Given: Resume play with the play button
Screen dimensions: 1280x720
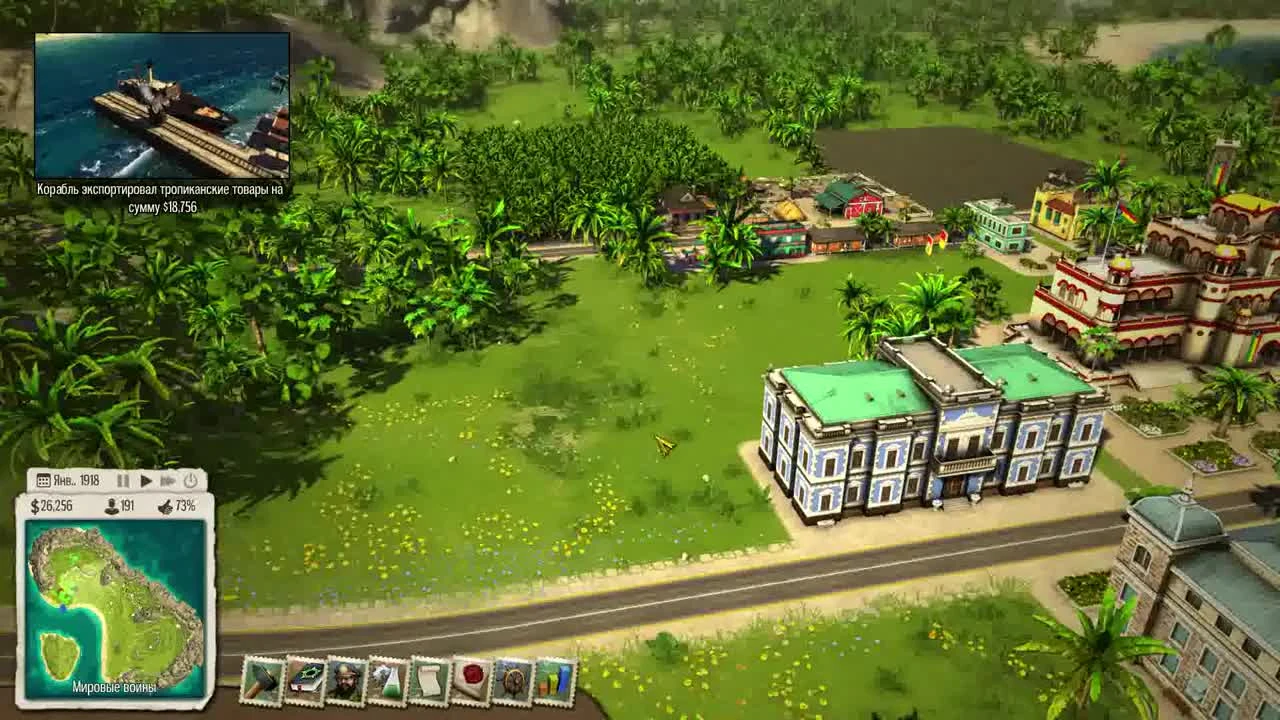Looking at the screenshot, I should 145,482.
